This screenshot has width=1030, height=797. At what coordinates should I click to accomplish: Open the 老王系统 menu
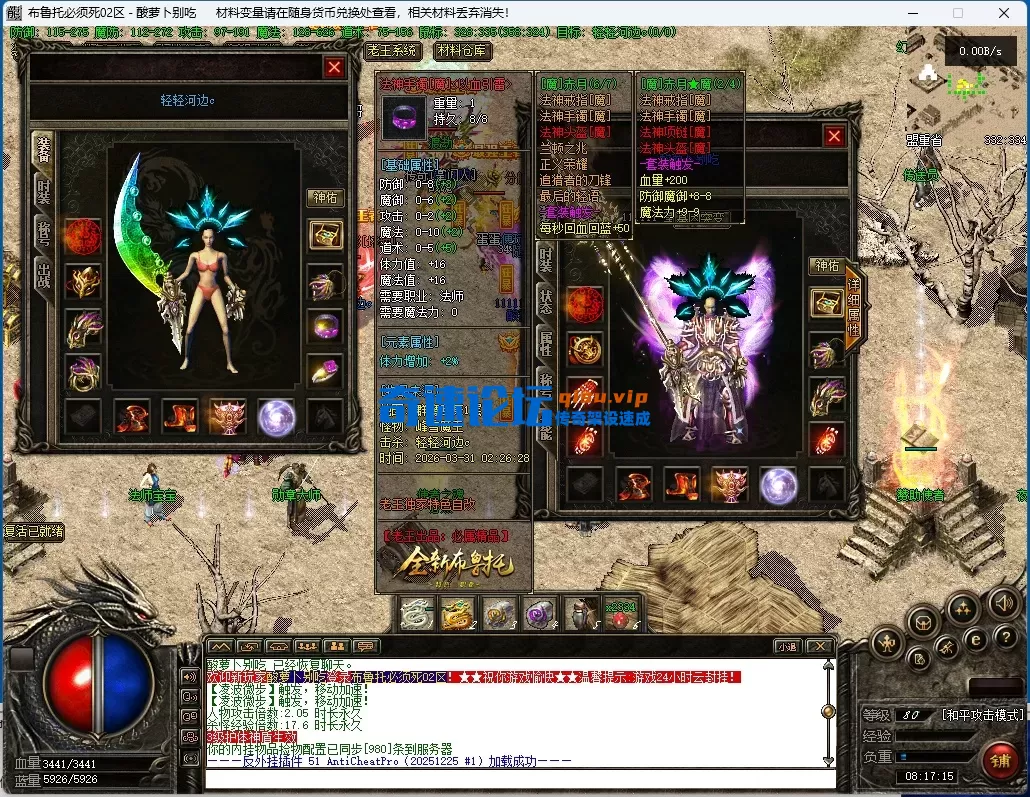(393, 50)
